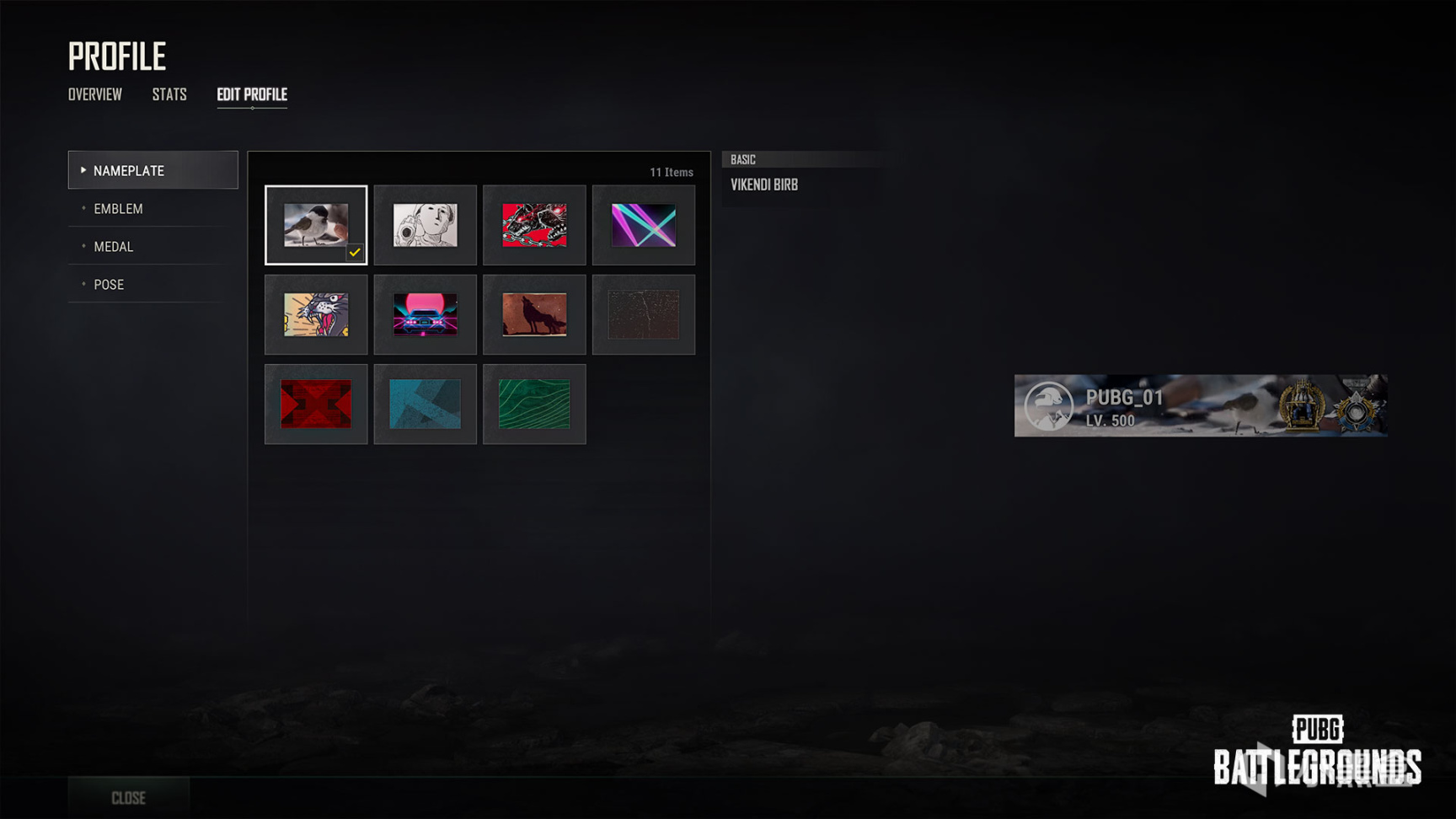Open the Emblem category

pyautogui.click(x=119, y=209)
